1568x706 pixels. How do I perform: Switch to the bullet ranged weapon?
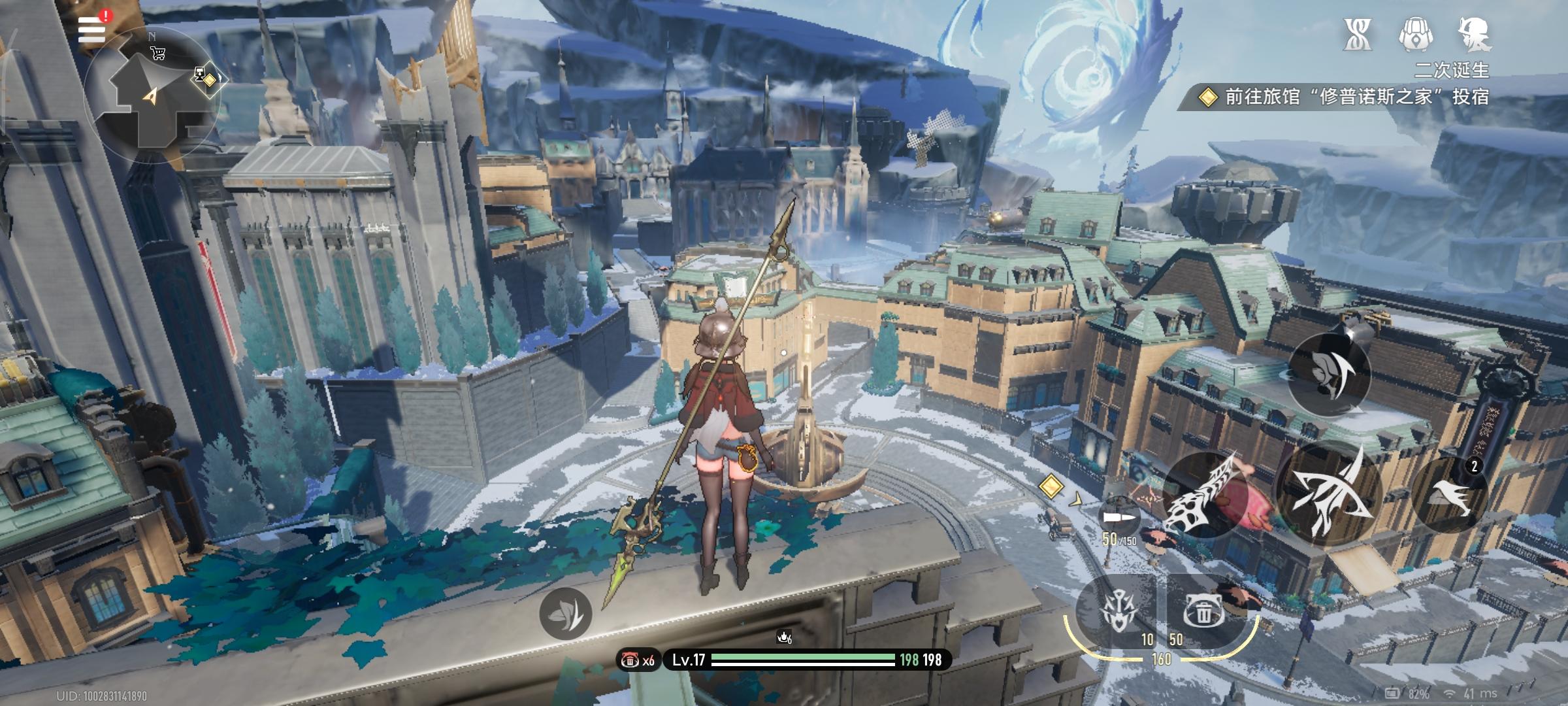pyautogui.click(x=1120, y=518)
